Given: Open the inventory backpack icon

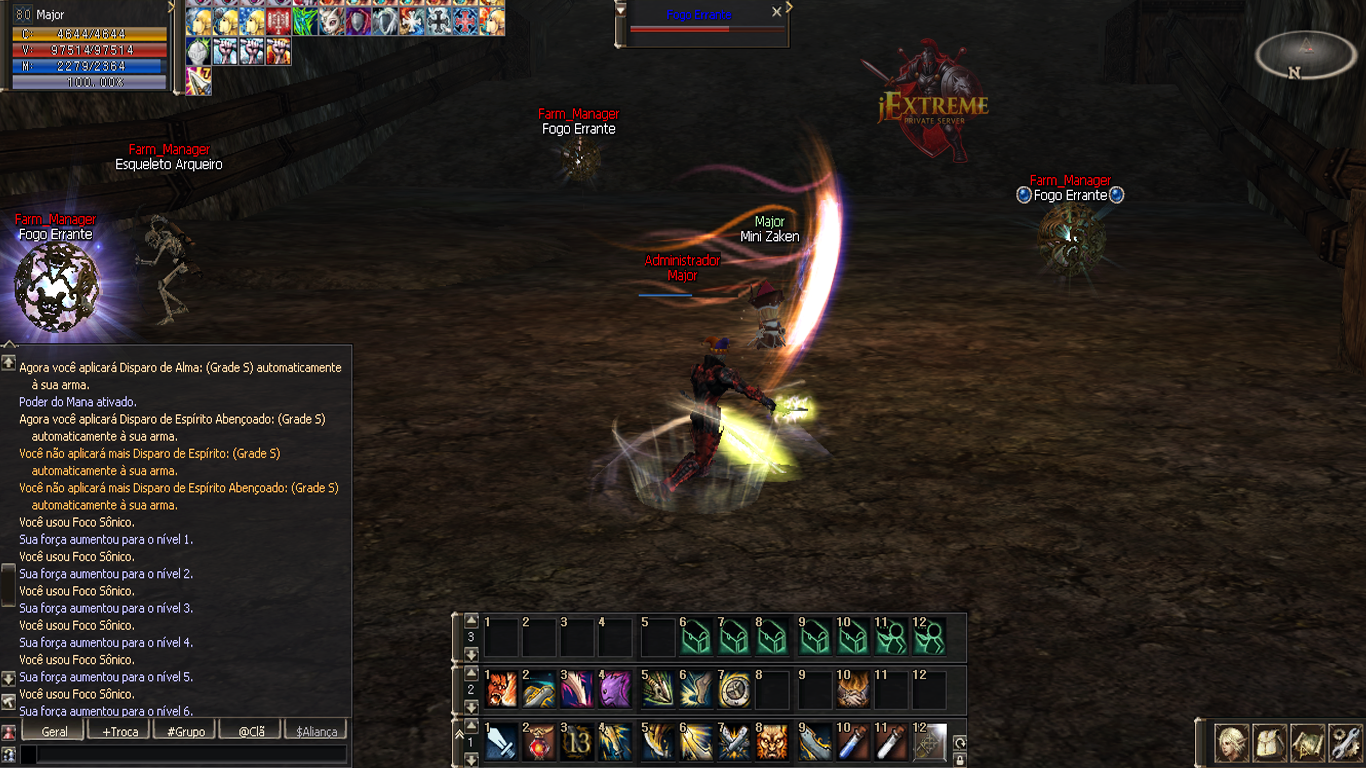Looking at the screenshot, I should point(1269,743).
